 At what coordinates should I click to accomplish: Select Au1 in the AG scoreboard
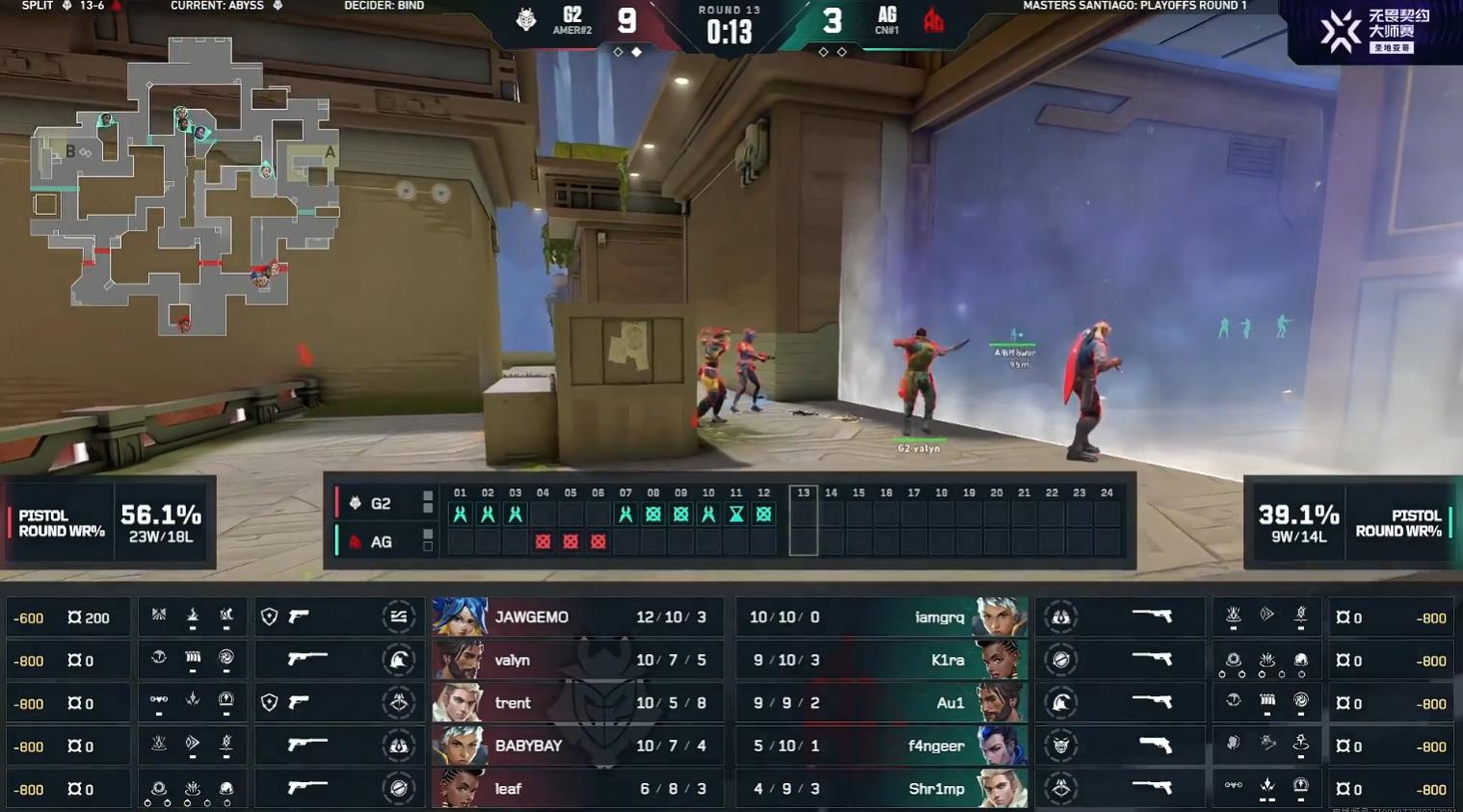pyautogui.click(x=882, y=703)
